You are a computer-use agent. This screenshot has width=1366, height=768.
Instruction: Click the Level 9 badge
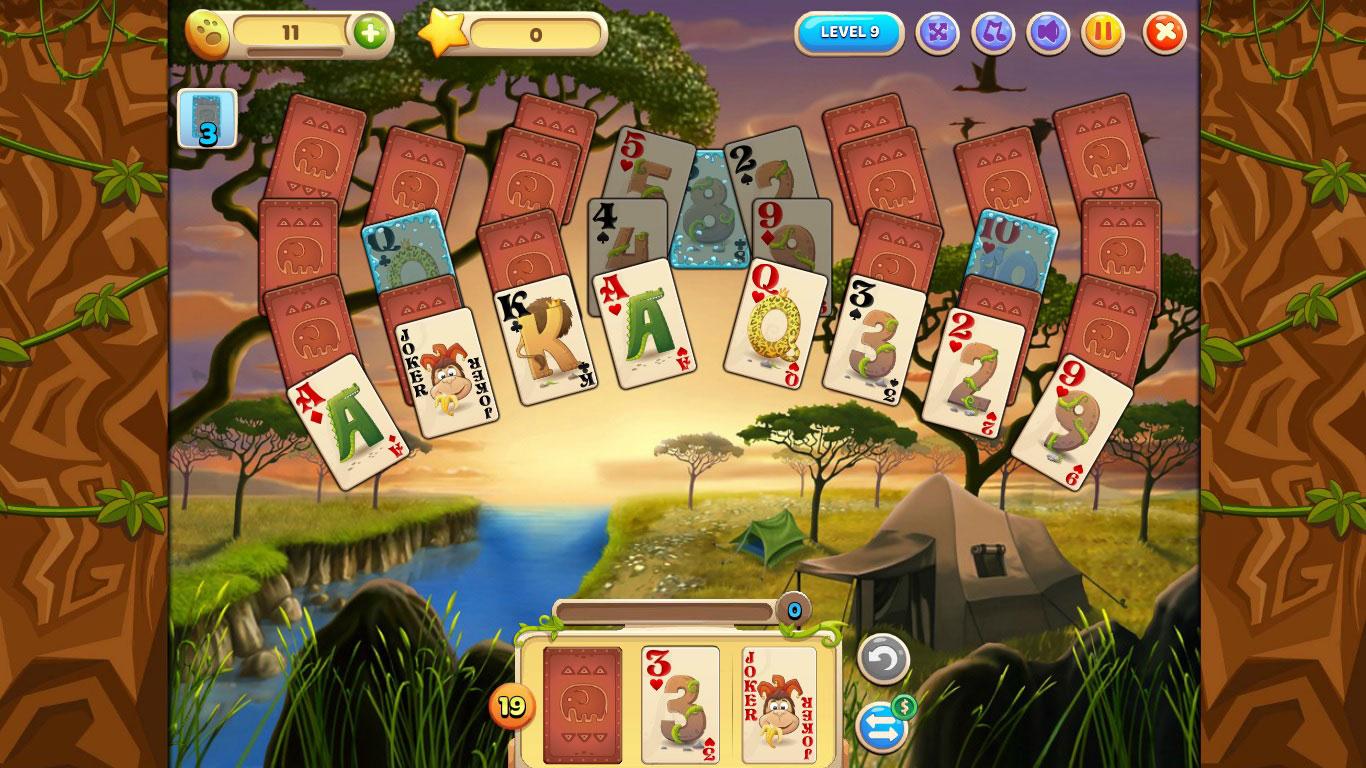(x=849, y=31)
